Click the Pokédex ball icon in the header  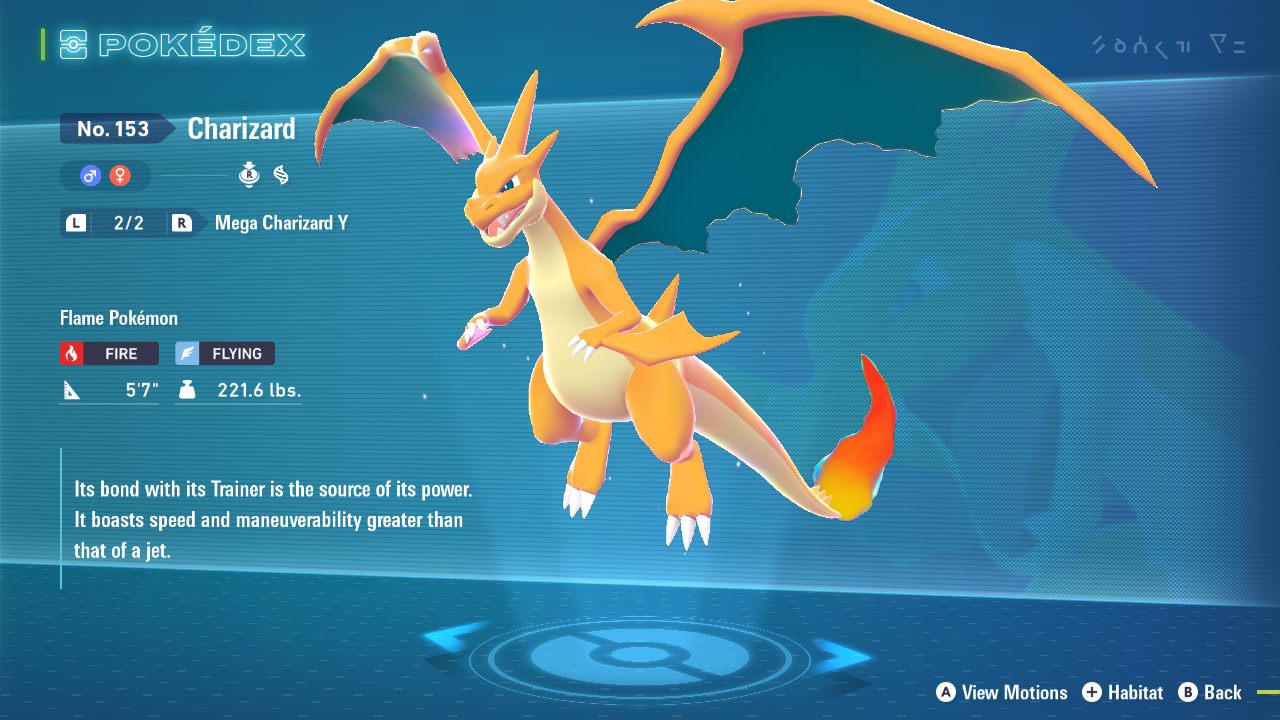(74, 44)
